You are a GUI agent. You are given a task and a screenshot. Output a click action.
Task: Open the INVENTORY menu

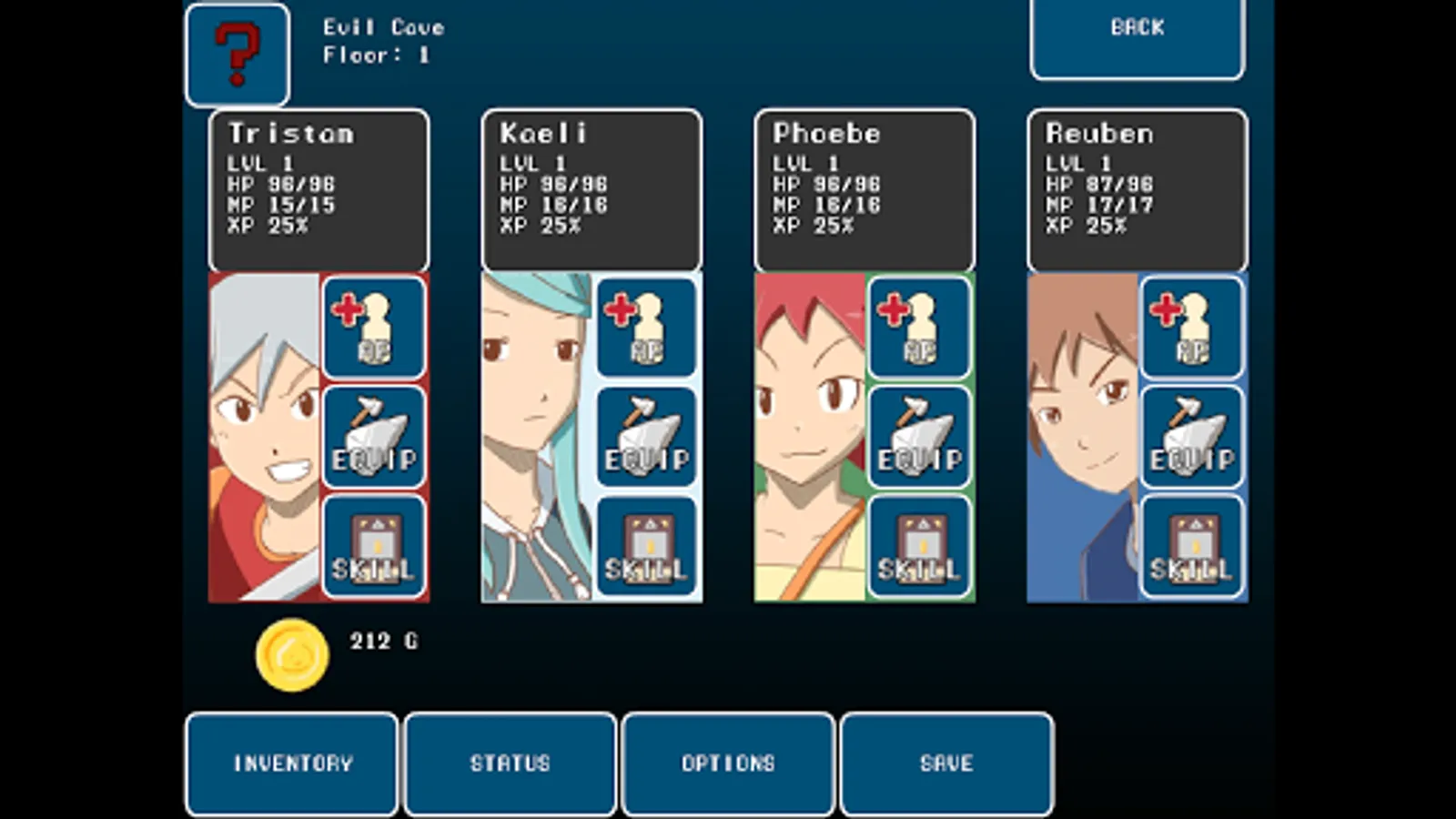pyautogui.click(x=292, y=763)
